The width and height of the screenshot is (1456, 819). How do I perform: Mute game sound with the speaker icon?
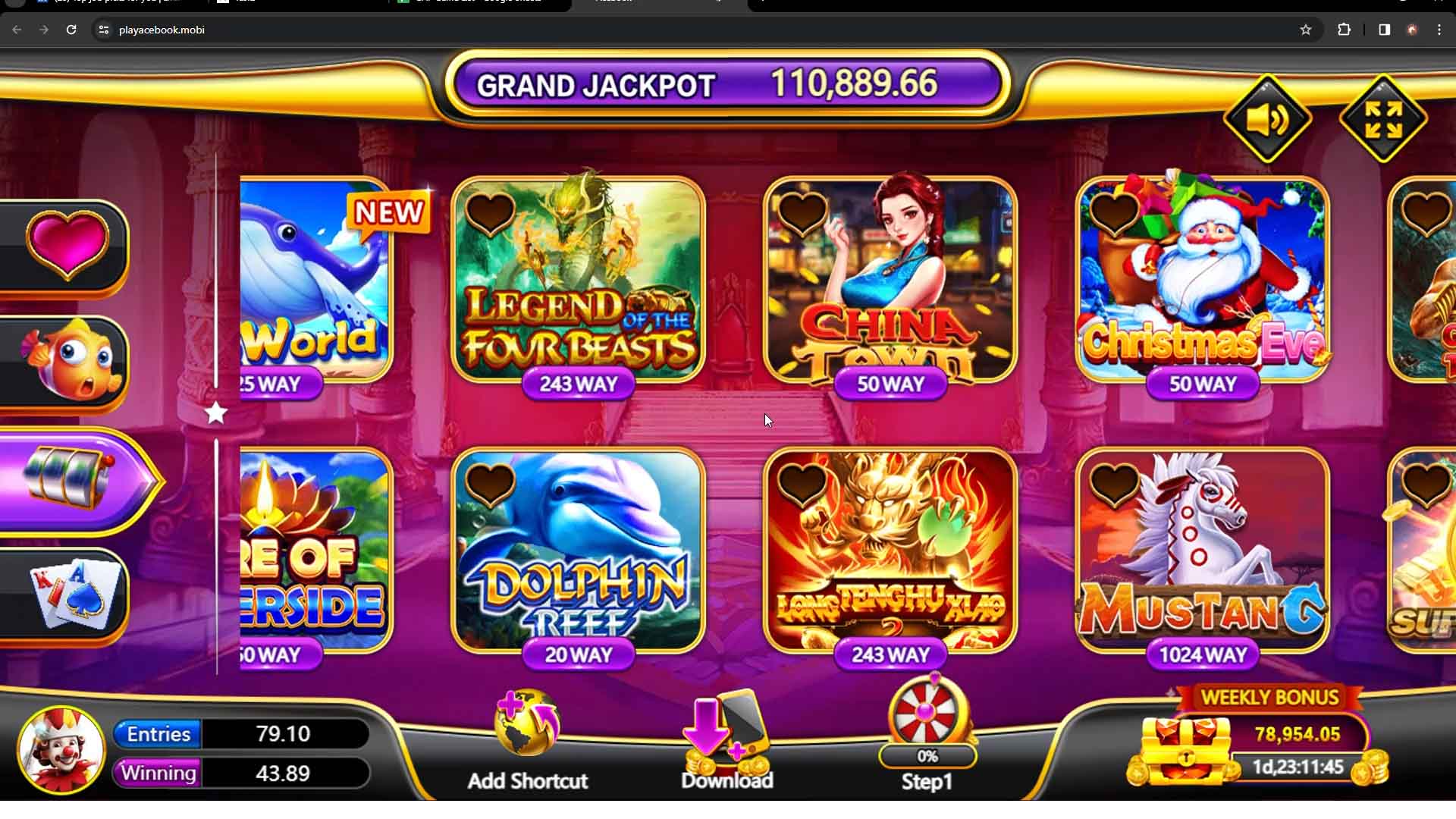(x=1267, y=118)
